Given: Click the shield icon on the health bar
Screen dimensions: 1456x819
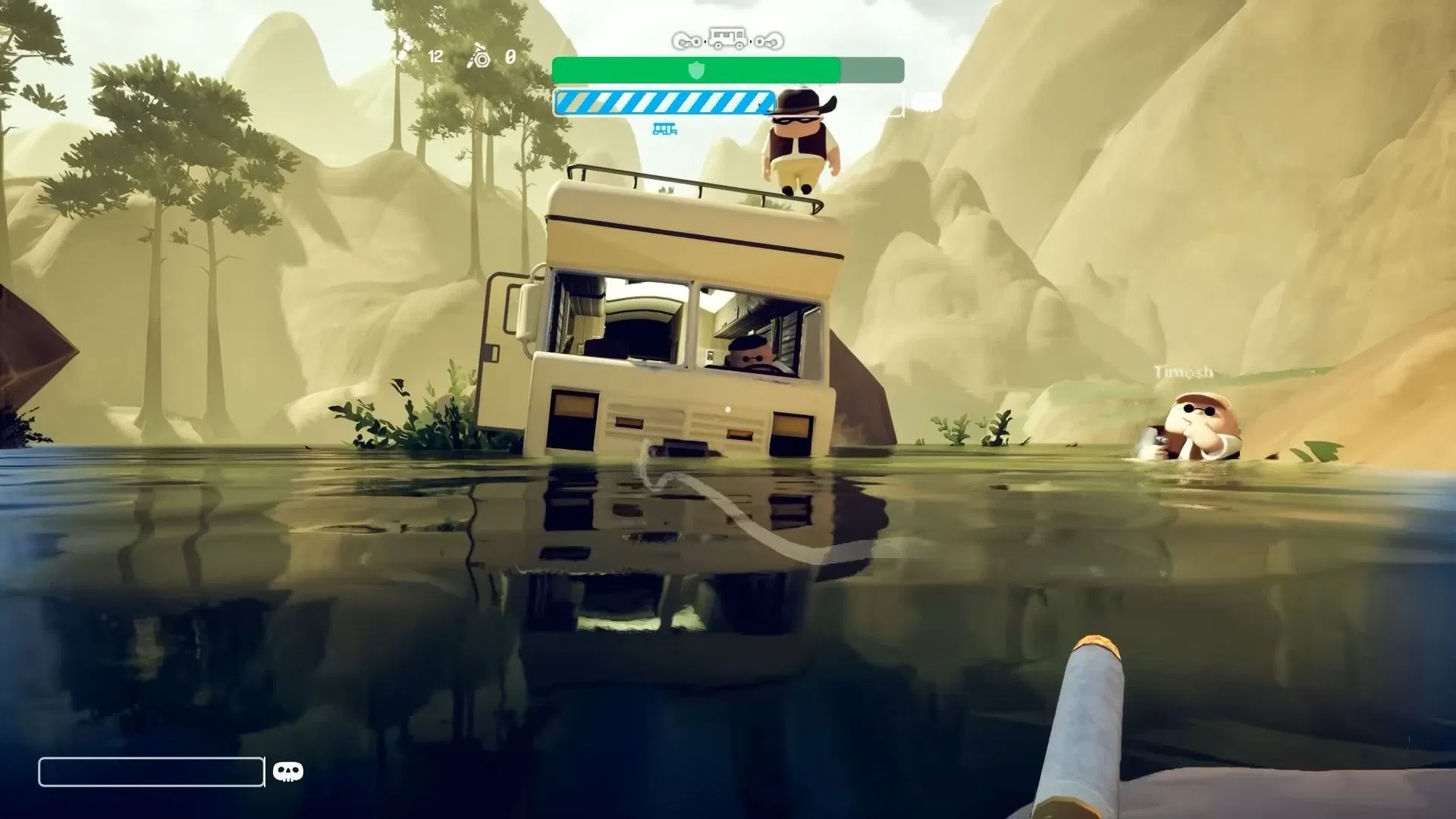Looking at the screenshot, I should click(x=697, y=69).
